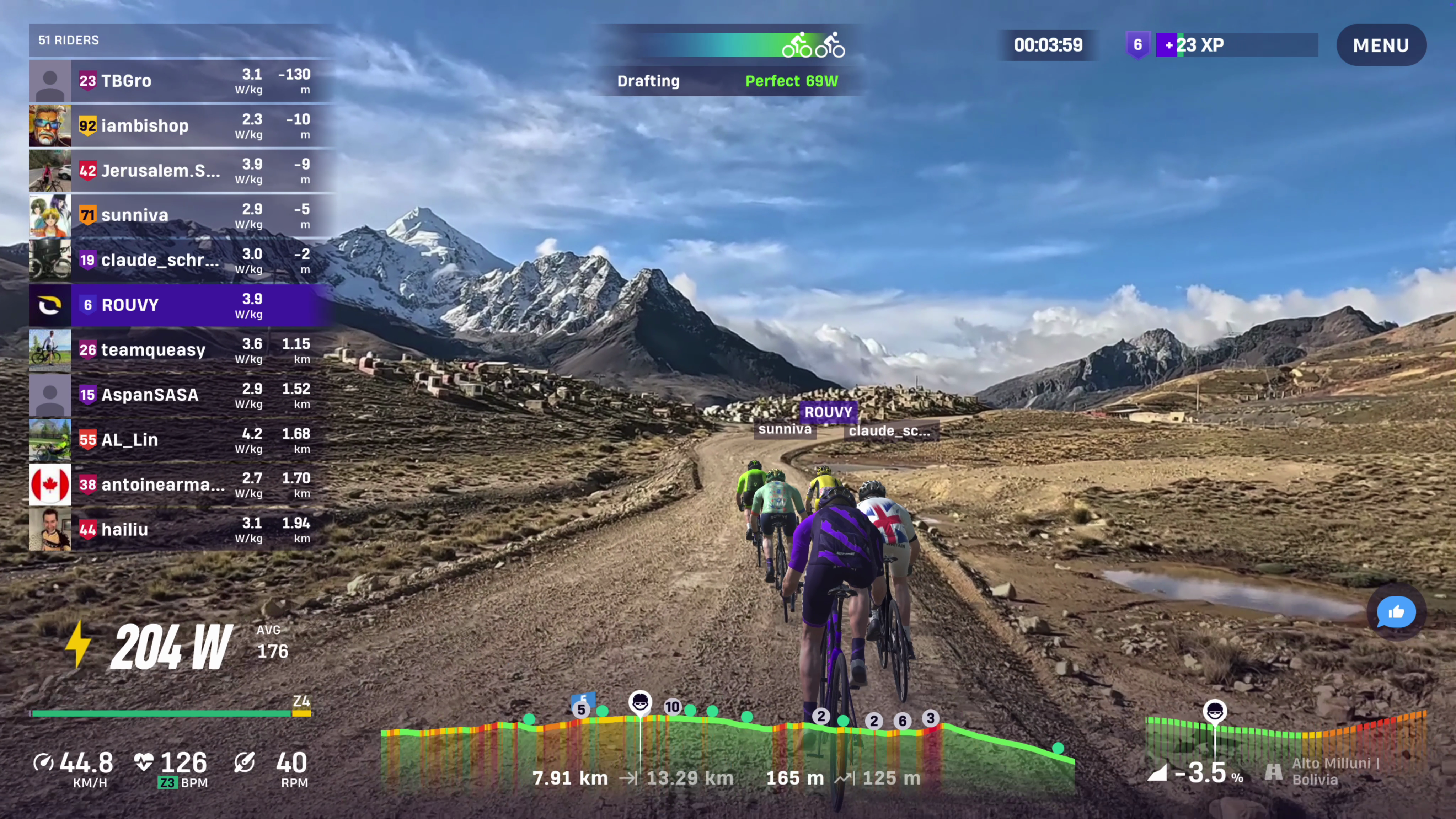The width and height of the screenshot is (1456, 819).
Task: Open the MENU button
Action: click(1380, 45)
